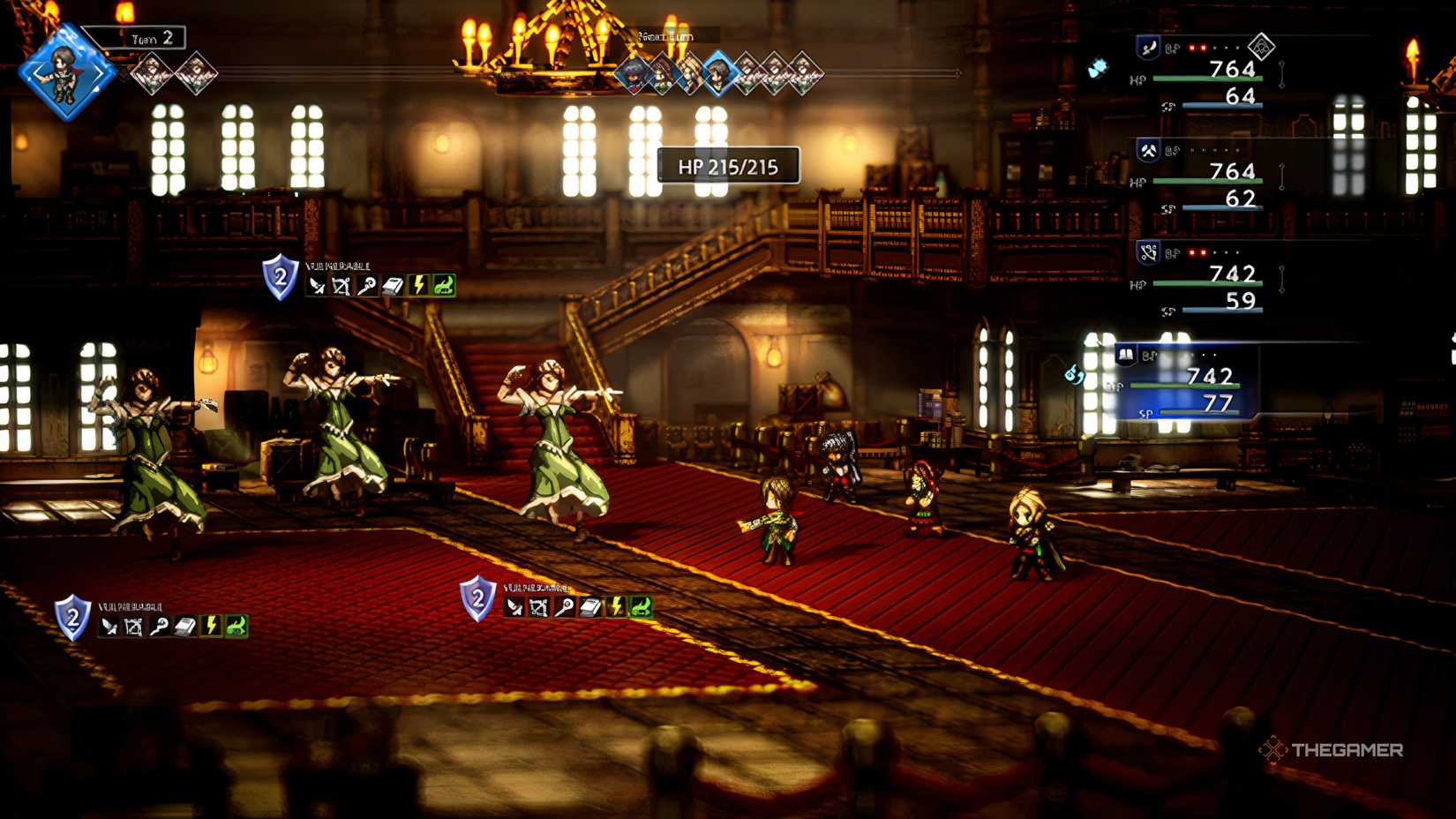1456x819 pixels.
Task: Click the bow weakness icon under Vulnerable
Action: click(x=342, y=284)
